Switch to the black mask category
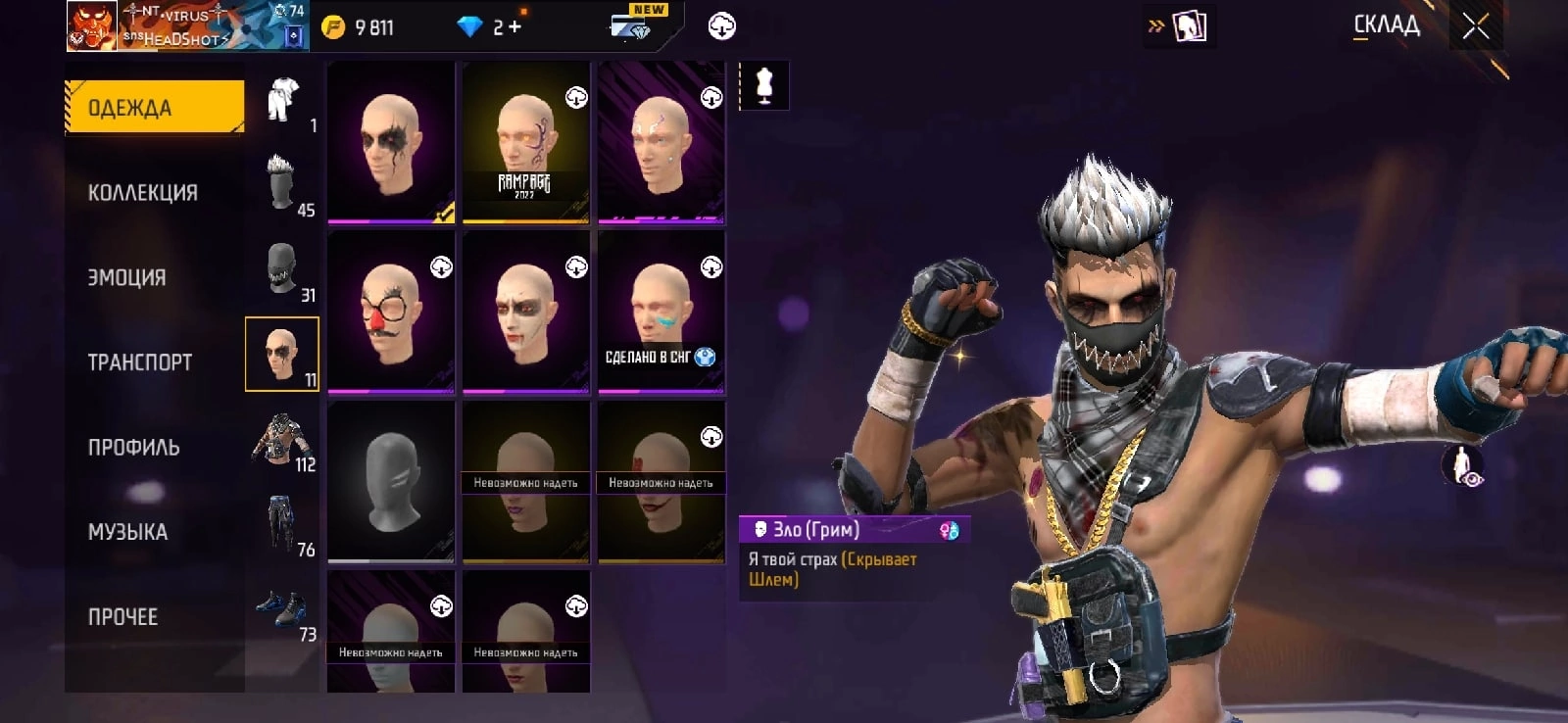 pyautogui.click(x=282, y=269)
